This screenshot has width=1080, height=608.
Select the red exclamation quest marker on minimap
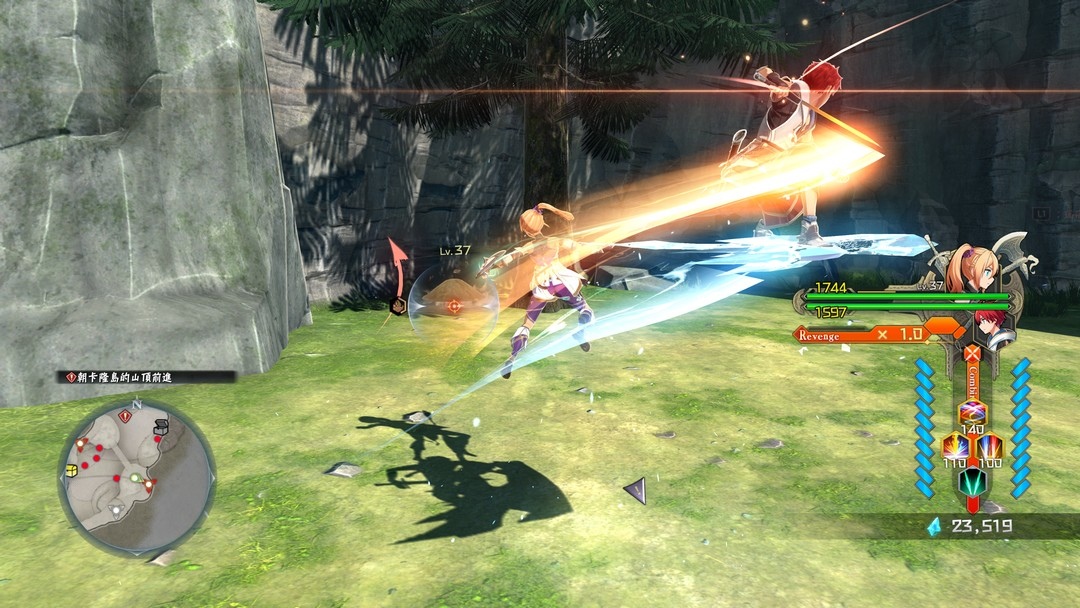[x=124, y=415]
